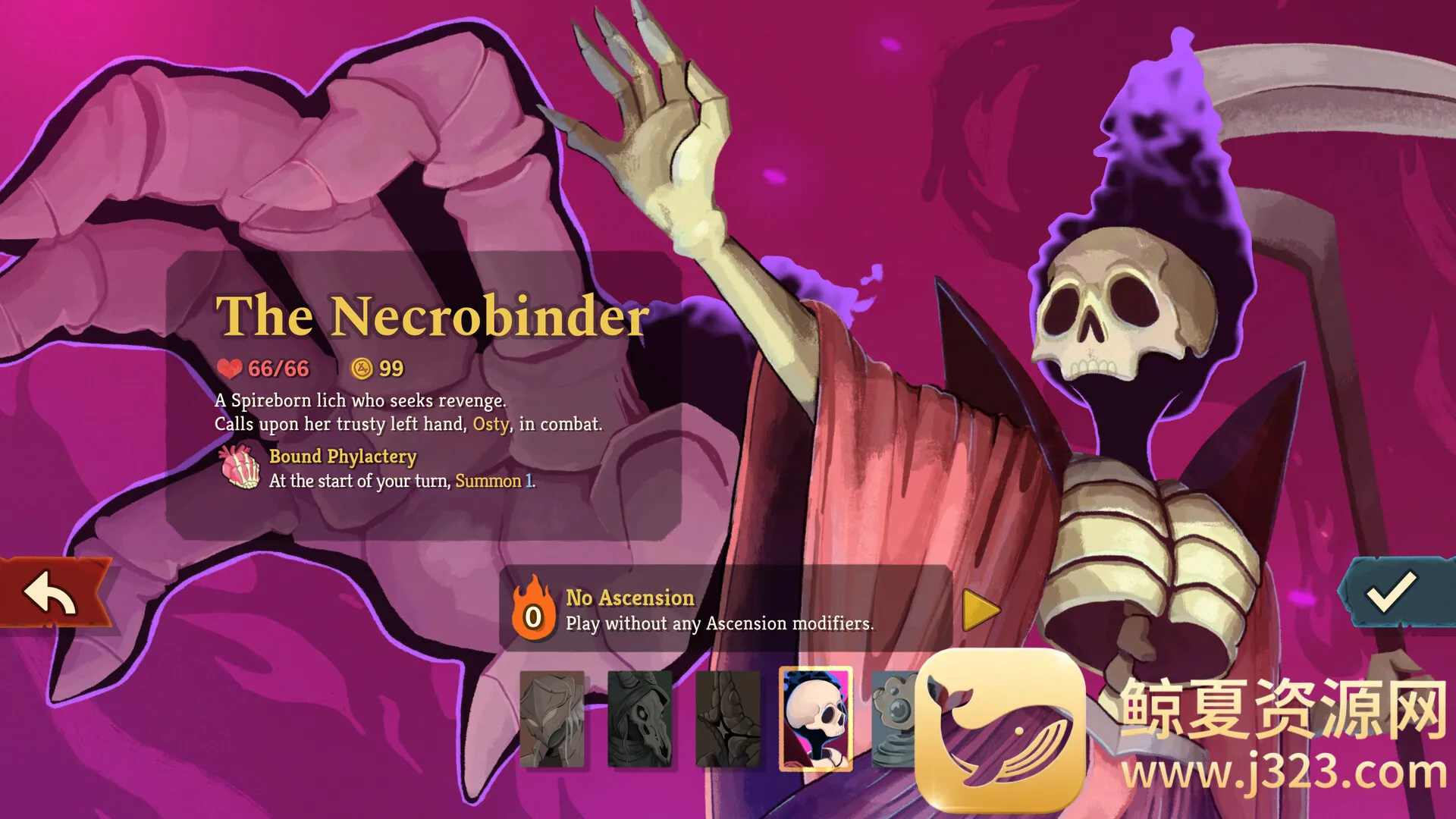Click the Ascension flame level icon
This screenshot has height=819, width=1456.
click(533, 610)
